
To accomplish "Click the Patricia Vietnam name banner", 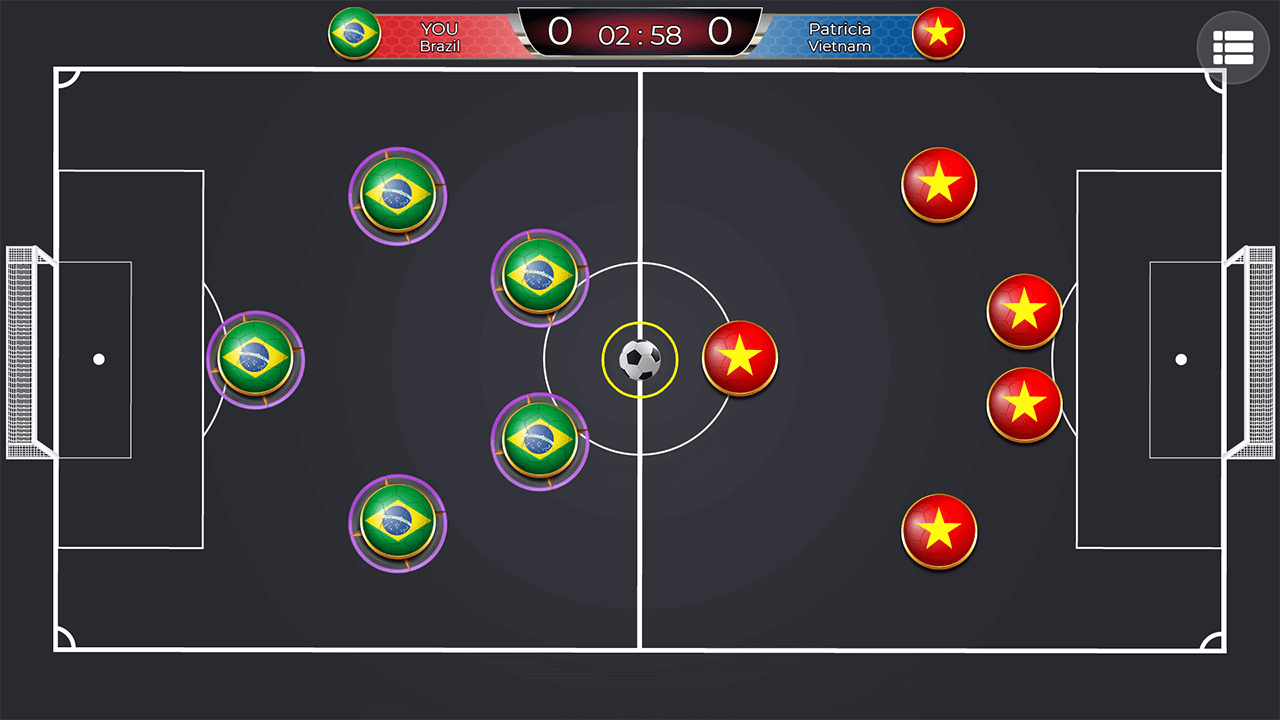I will (839, 35).
